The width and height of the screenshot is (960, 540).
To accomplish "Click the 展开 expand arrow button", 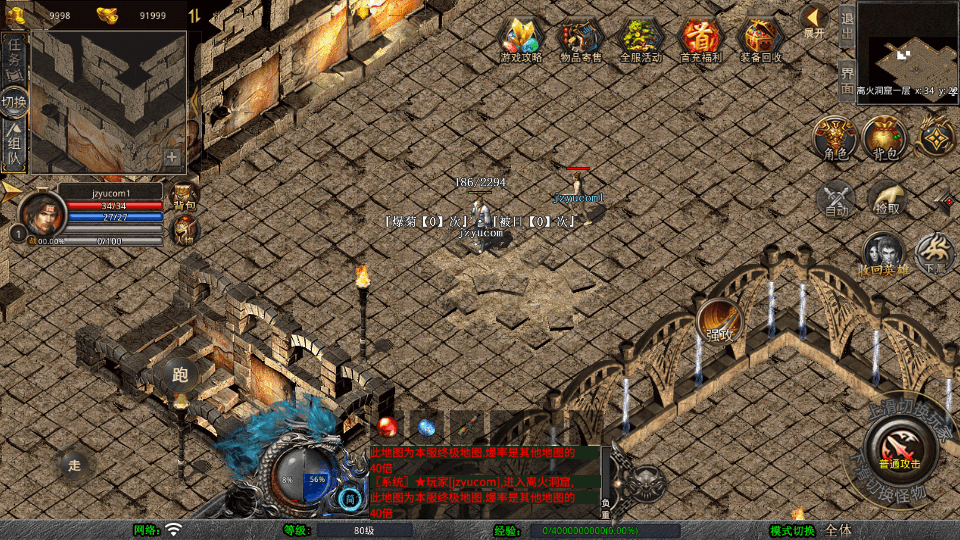I will click(x=815, y=21).
